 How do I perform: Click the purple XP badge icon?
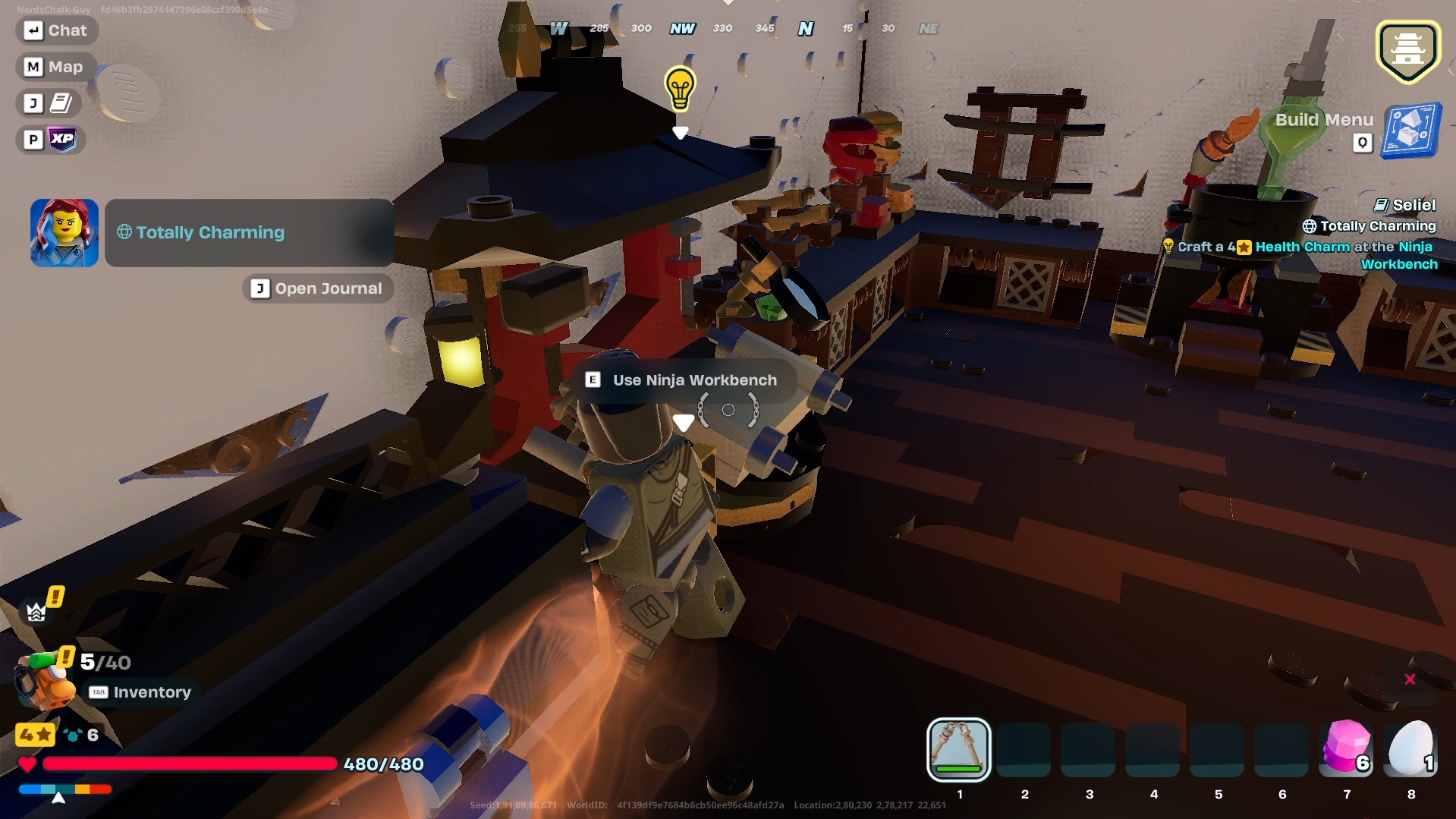point(62,139)
